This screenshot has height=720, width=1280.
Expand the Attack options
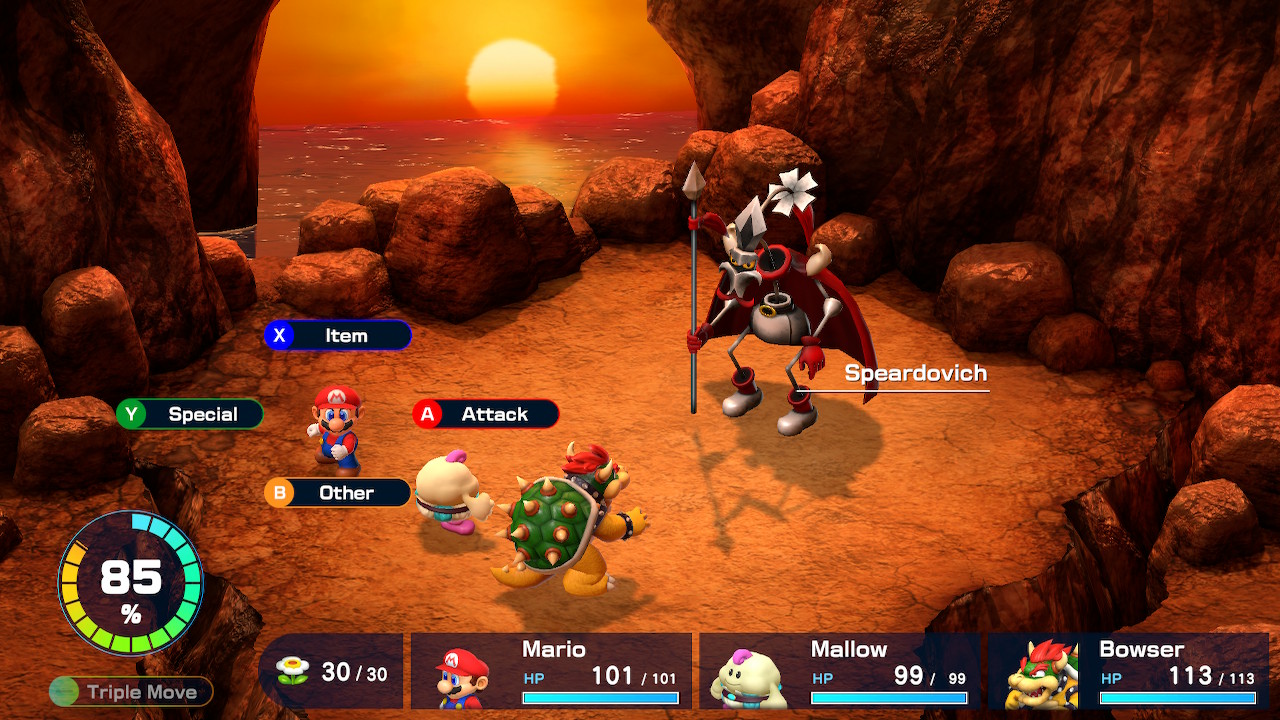pyautogui.click(x=485, y=414)
